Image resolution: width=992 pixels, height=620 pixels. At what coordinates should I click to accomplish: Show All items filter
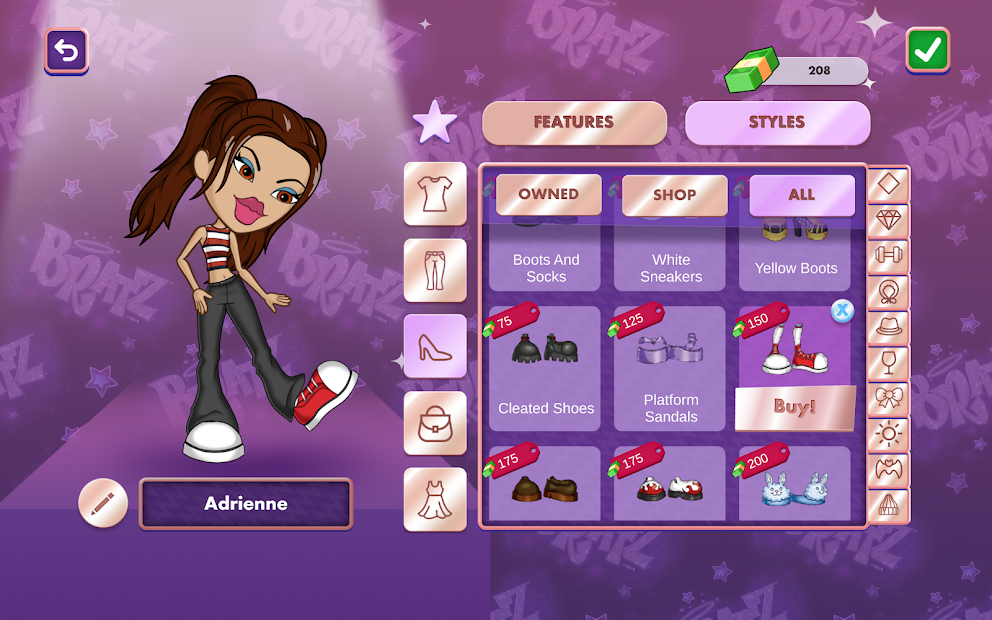coord(801,196)
